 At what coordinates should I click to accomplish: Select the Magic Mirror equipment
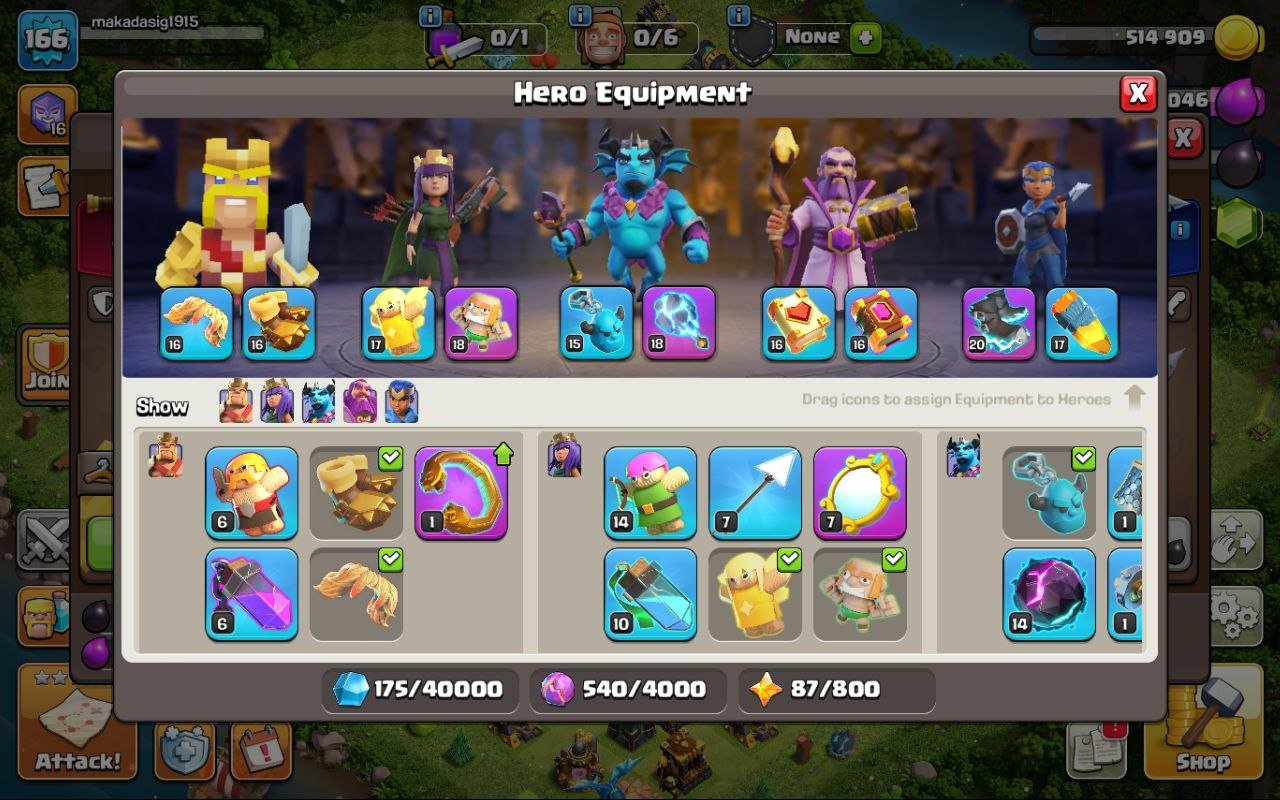coord(858,492)
